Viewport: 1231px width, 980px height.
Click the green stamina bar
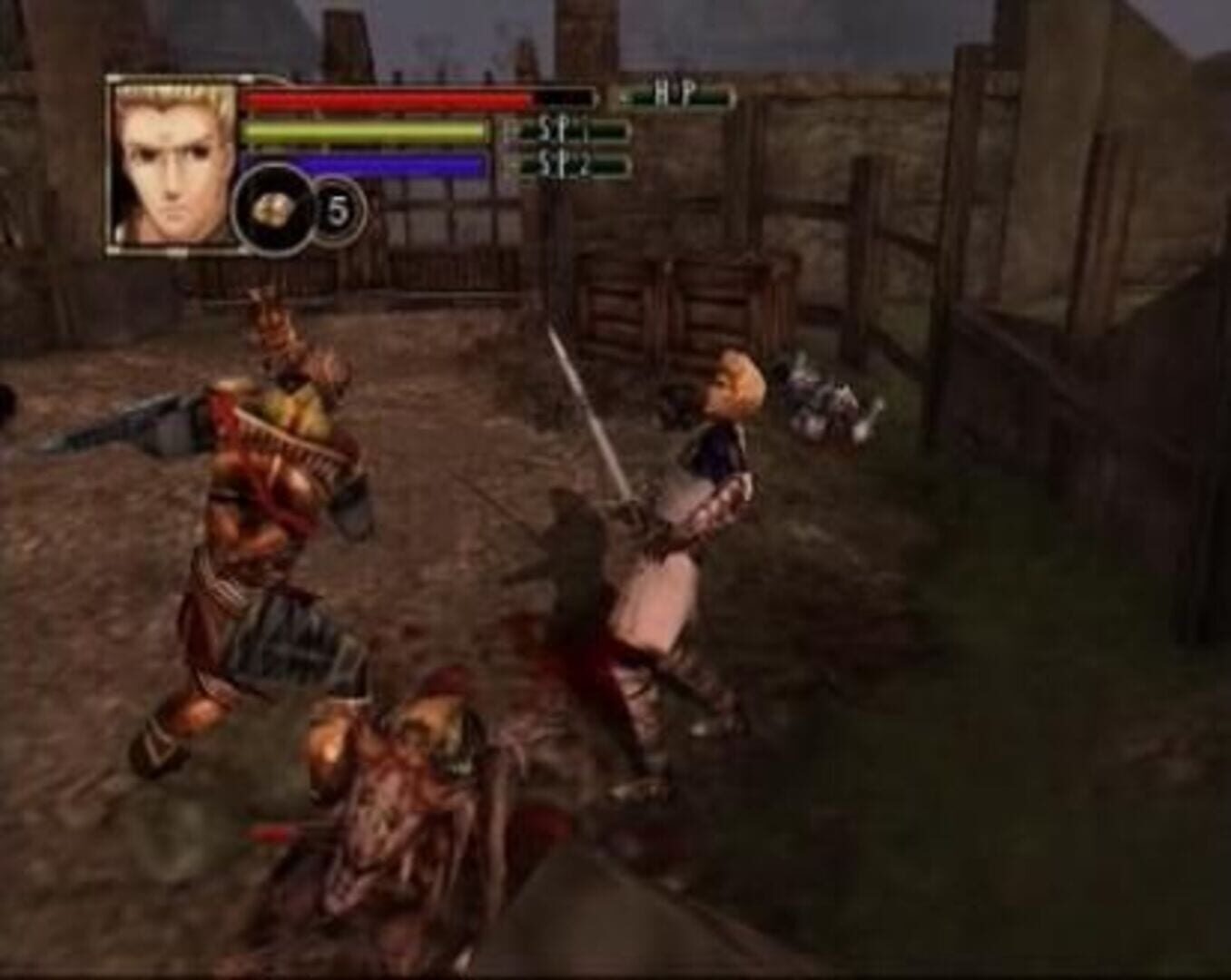pyautogui.click(x=363, y=132)
